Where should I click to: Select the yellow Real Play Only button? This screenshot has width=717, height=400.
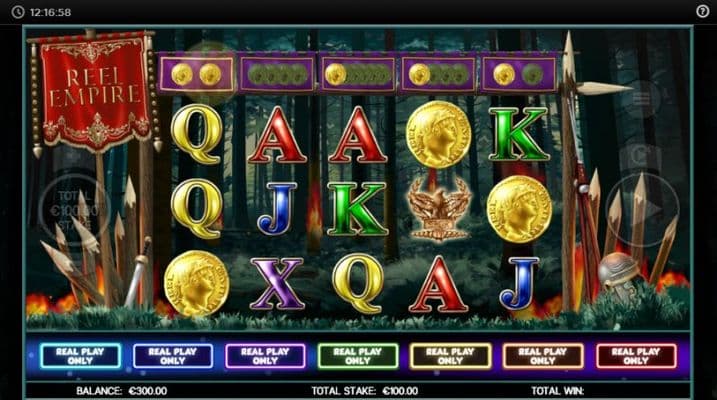click(451, 356)
